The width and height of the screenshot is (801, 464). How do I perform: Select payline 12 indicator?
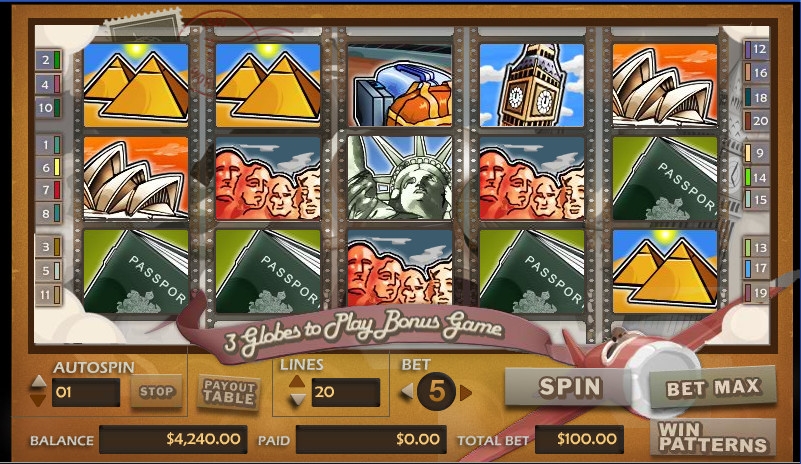coord(759,48)
